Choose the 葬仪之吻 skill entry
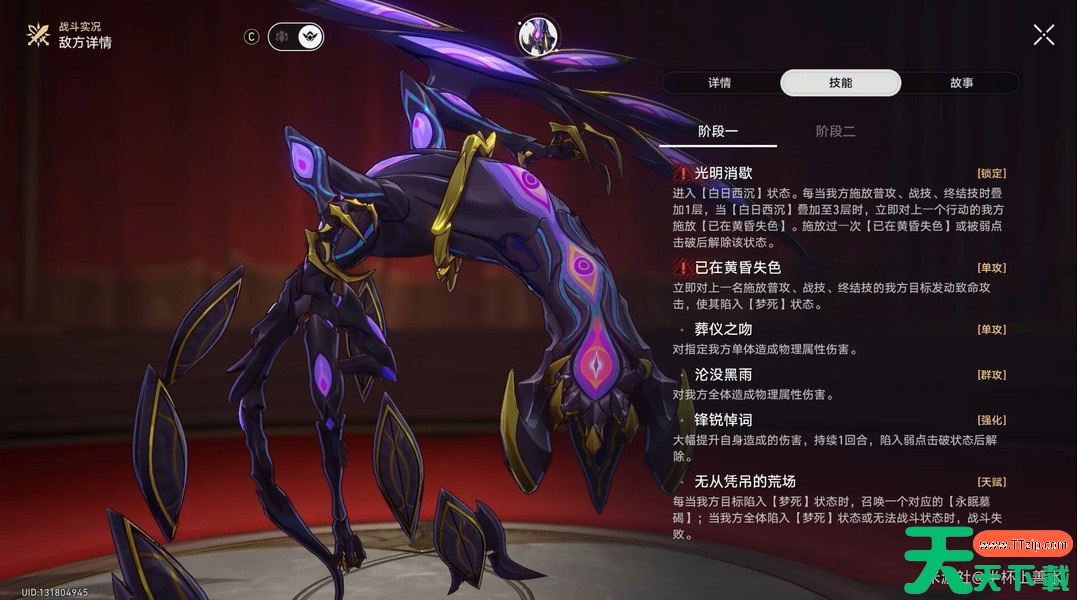This screenshot has height=600, width=1077. click(x=723, y=329)
